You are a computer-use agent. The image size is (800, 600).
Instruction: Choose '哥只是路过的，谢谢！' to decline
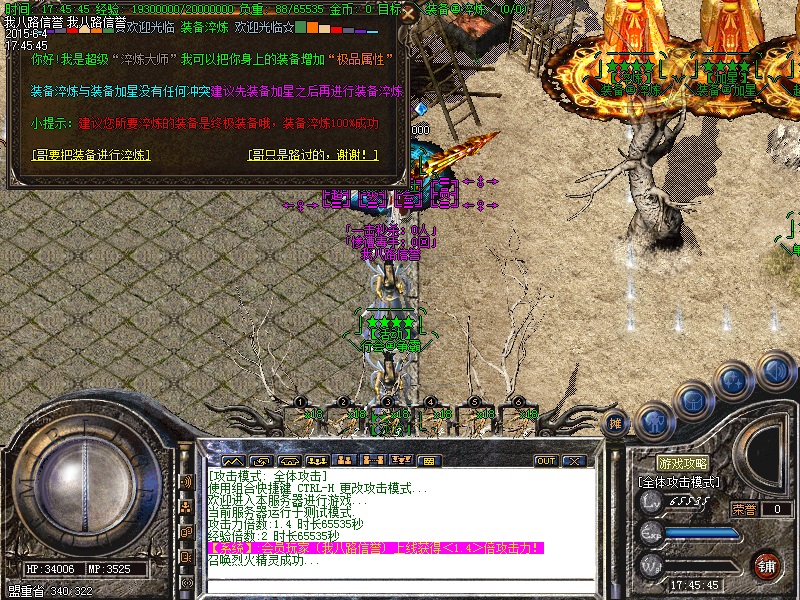[313, 155]
